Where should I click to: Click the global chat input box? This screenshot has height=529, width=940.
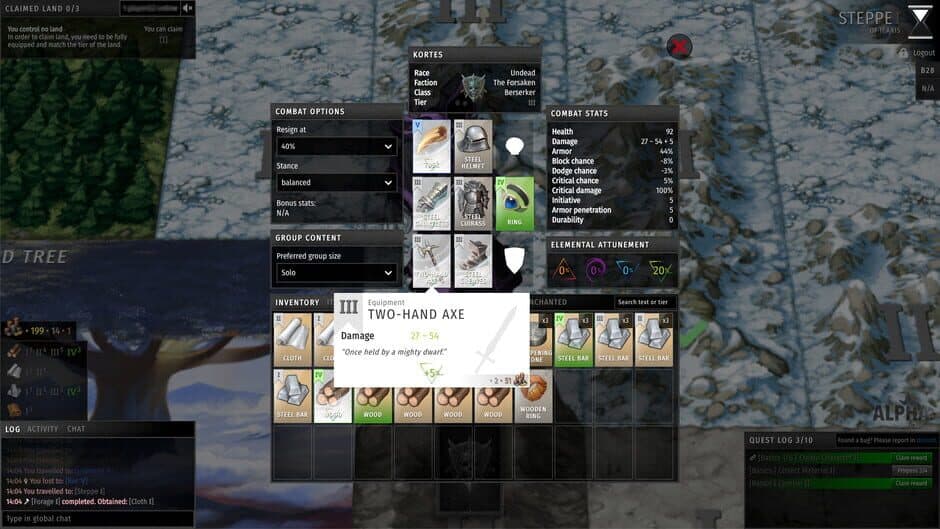[97, 518]
